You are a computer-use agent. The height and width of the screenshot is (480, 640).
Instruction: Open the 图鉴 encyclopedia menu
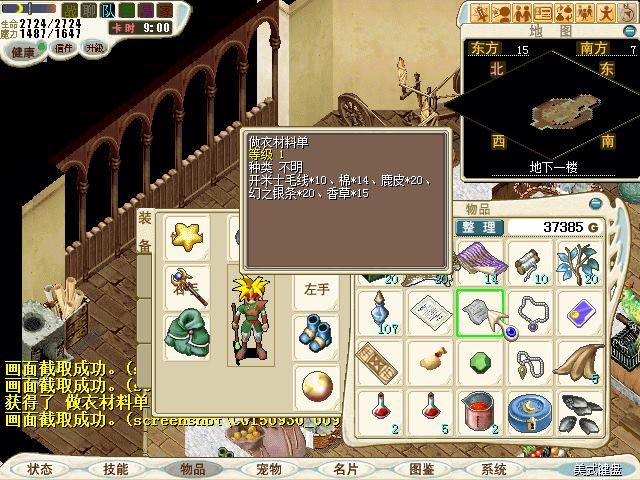[x=420, y=468]
